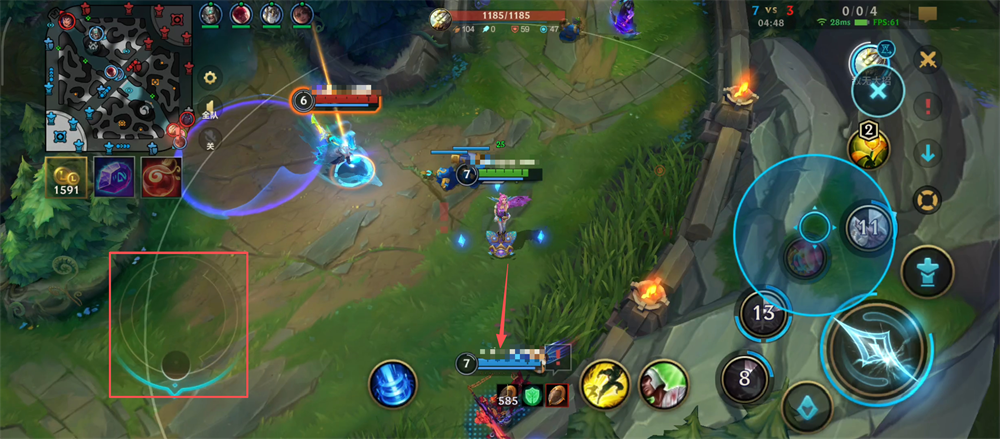Cancel the ability with the X button
Viewport: 1000px width, 439px height.
coord(877,91)
